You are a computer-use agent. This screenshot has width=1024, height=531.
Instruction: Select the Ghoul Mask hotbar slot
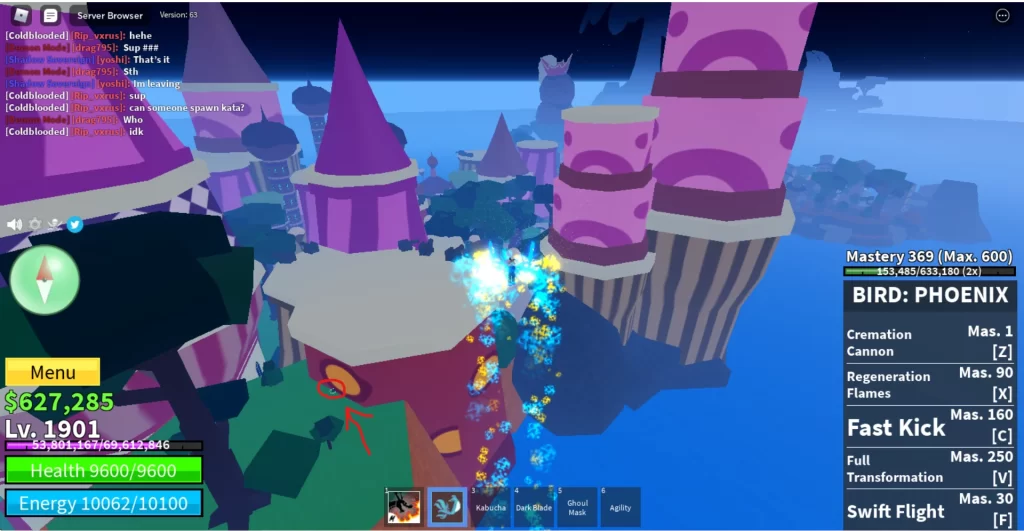point(577,507)
